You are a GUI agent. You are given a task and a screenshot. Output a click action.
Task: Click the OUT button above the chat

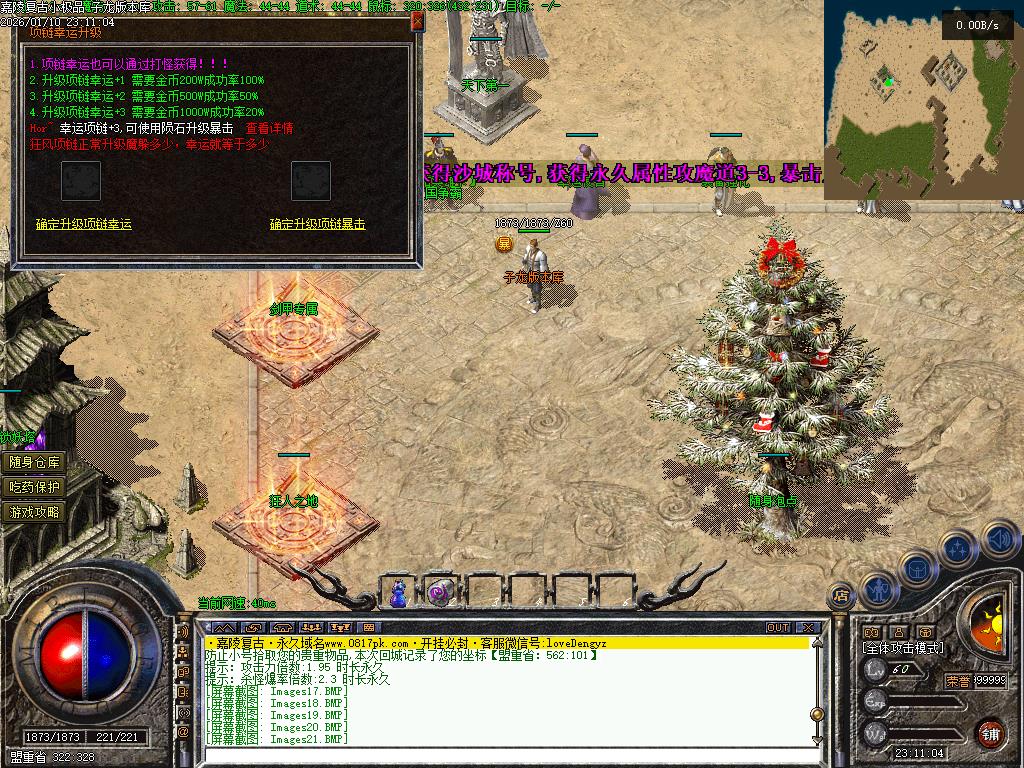click(778, 628)
